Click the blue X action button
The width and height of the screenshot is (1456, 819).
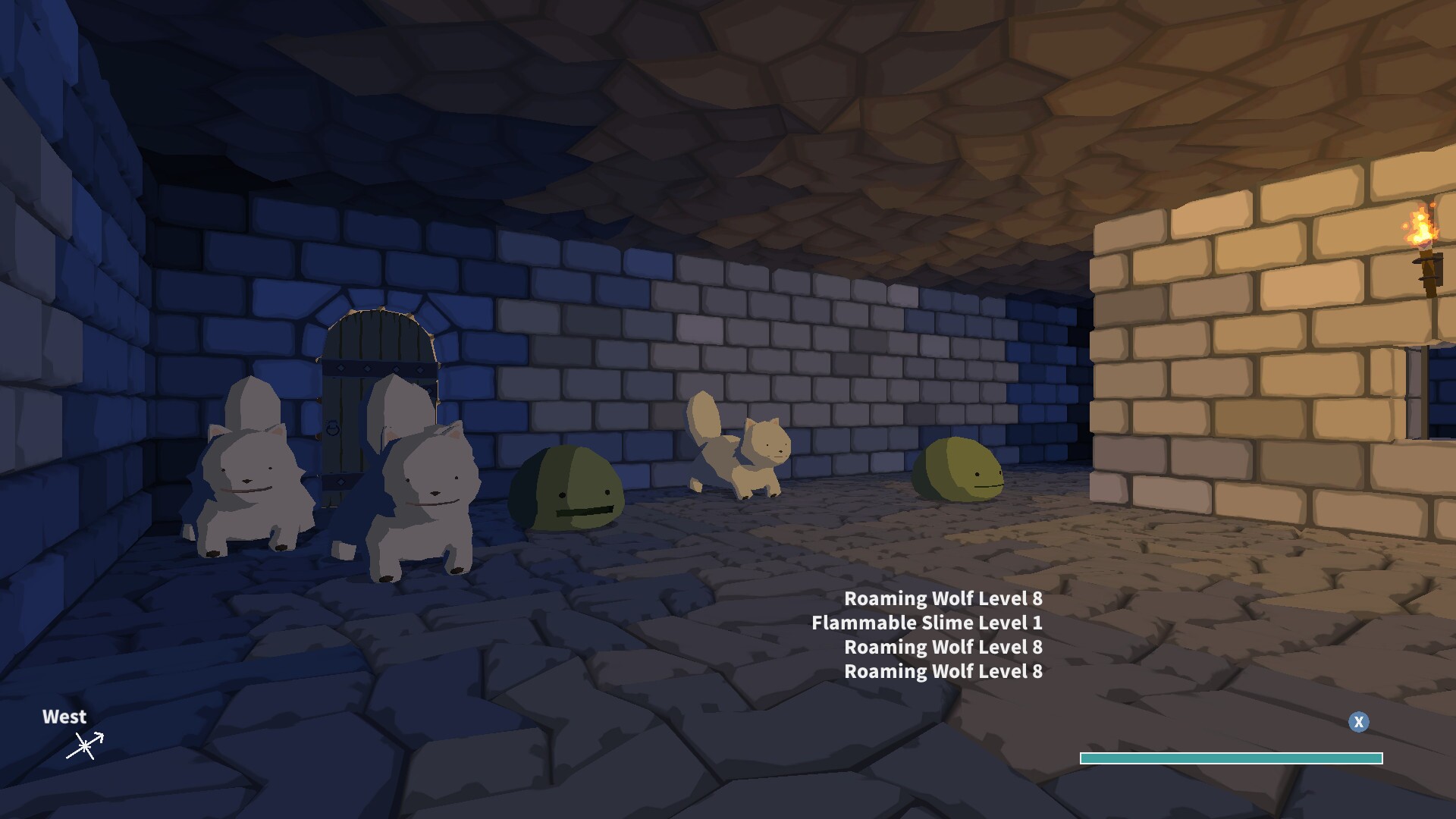click(1358, 723)
